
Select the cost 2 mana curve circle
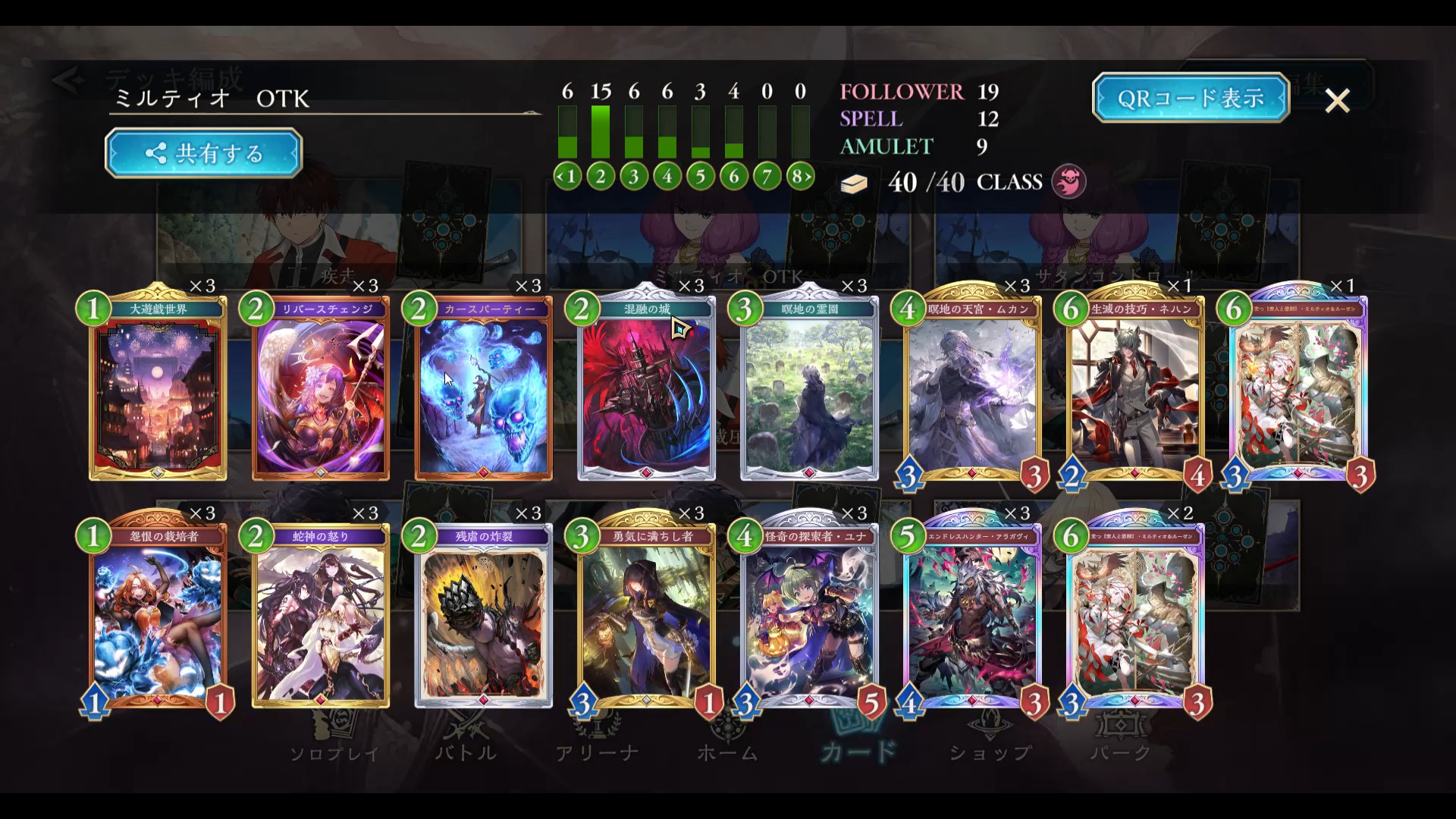click(x=601, y=177)
